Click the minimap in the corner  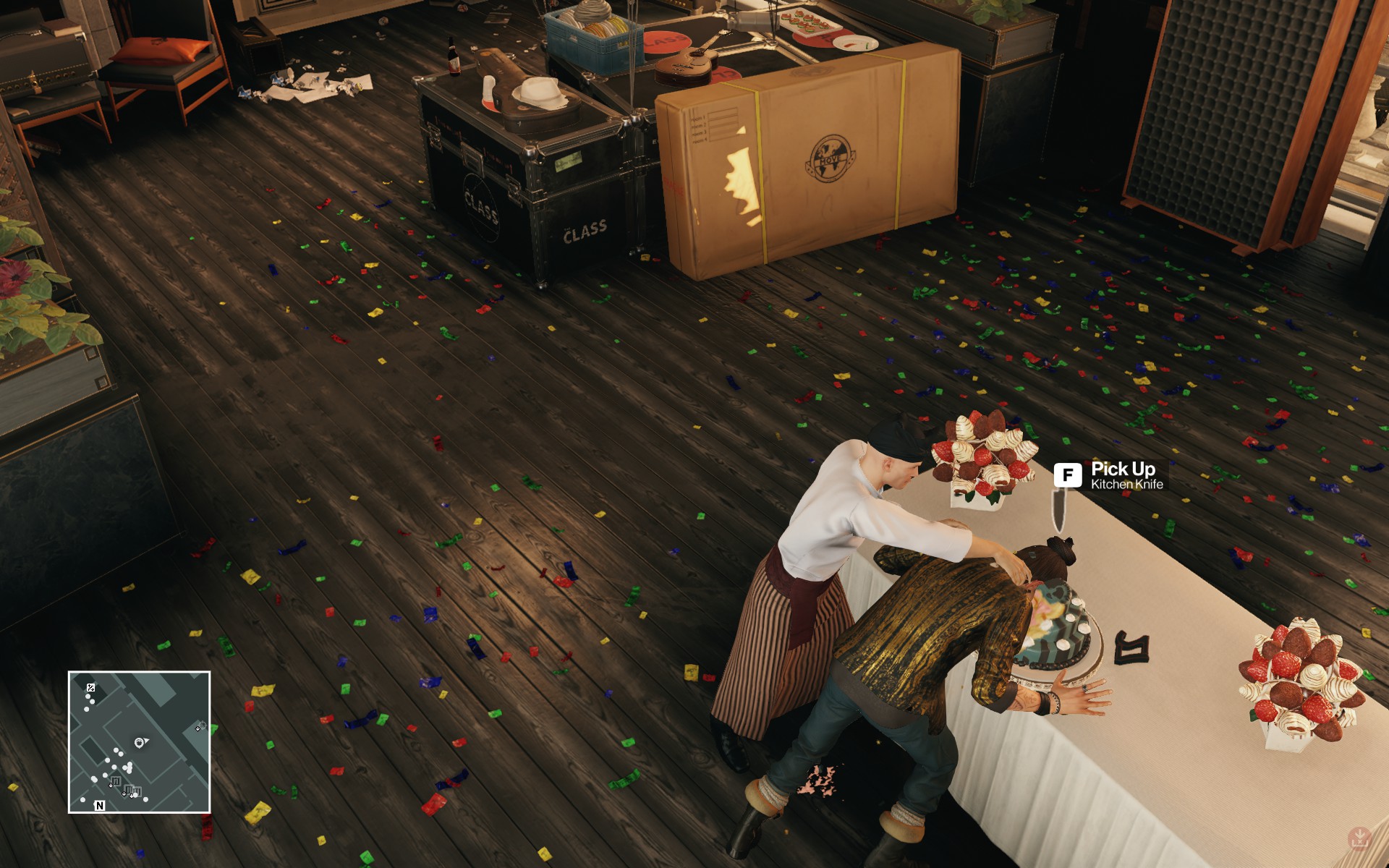coord(139,741)
